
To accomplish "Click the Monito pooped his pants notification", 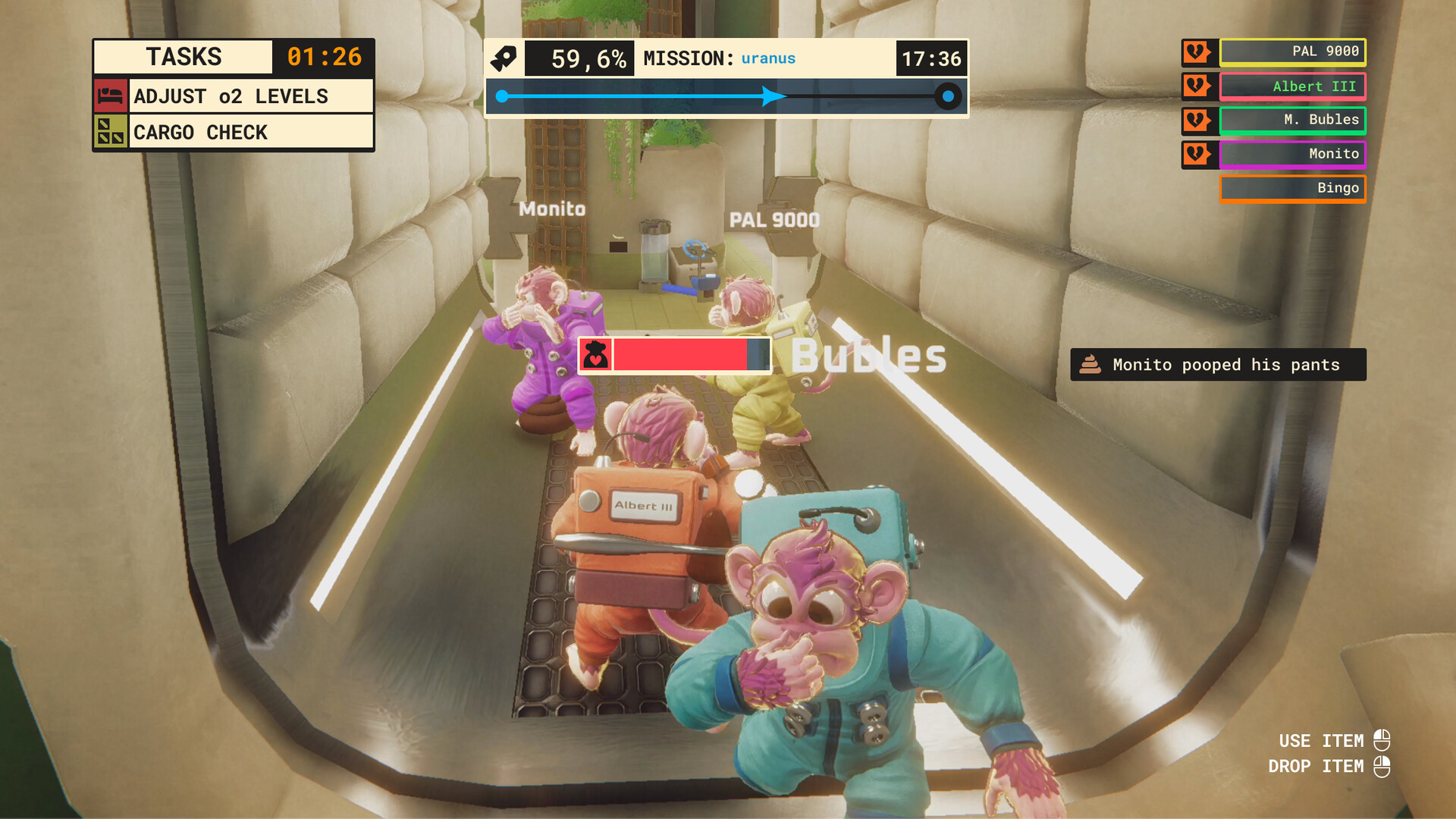I will point(1218,365).
